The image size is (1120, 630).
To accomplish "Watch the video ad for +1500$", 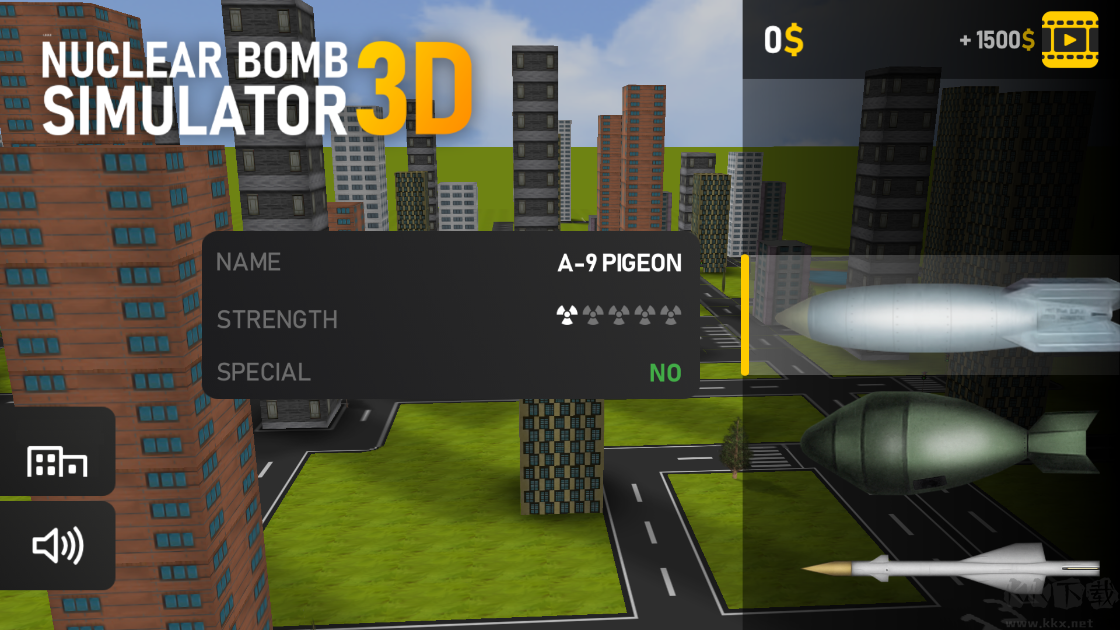I will click(1069, 40).
